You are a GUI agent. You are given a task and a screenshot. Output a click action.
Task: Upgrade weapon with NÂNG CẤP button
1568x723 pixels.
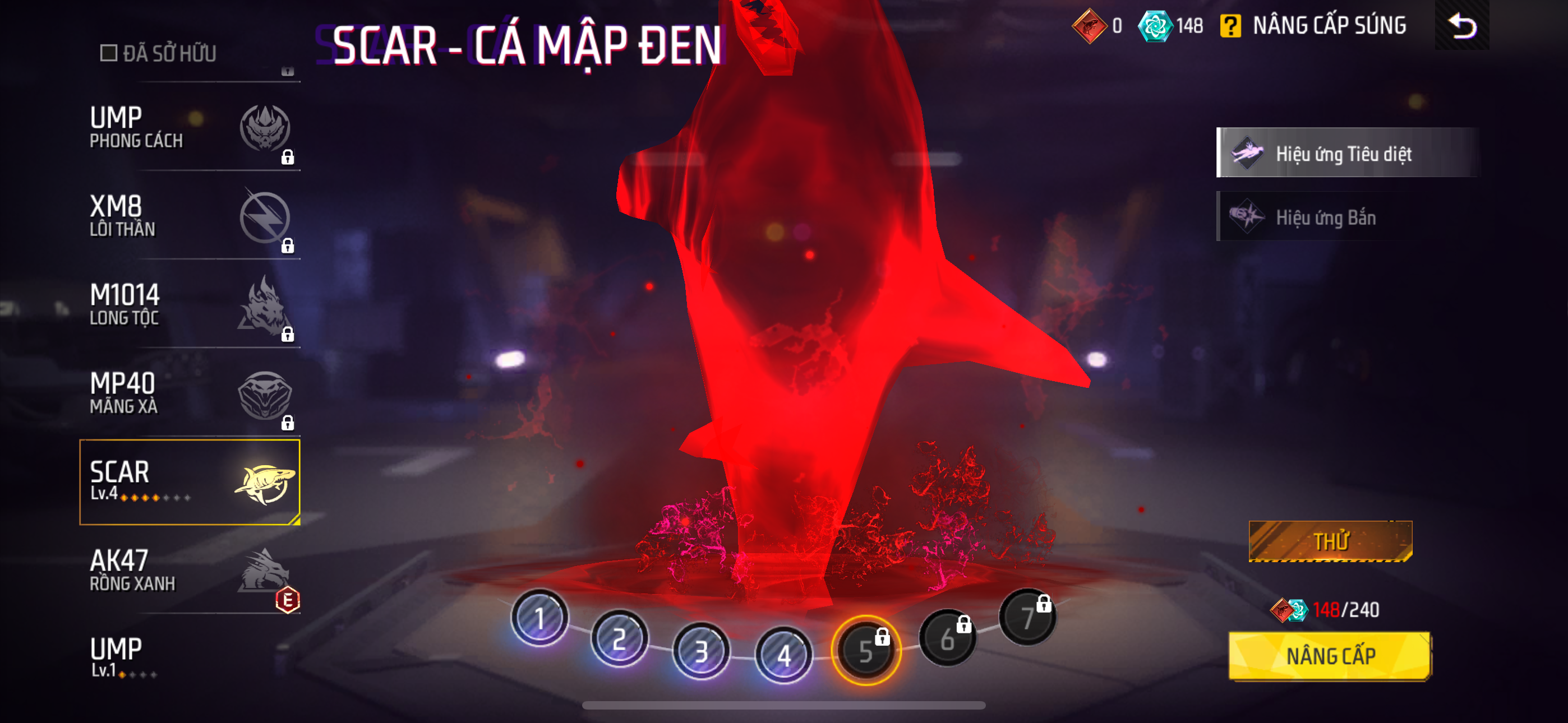(x=1330, y=656)
